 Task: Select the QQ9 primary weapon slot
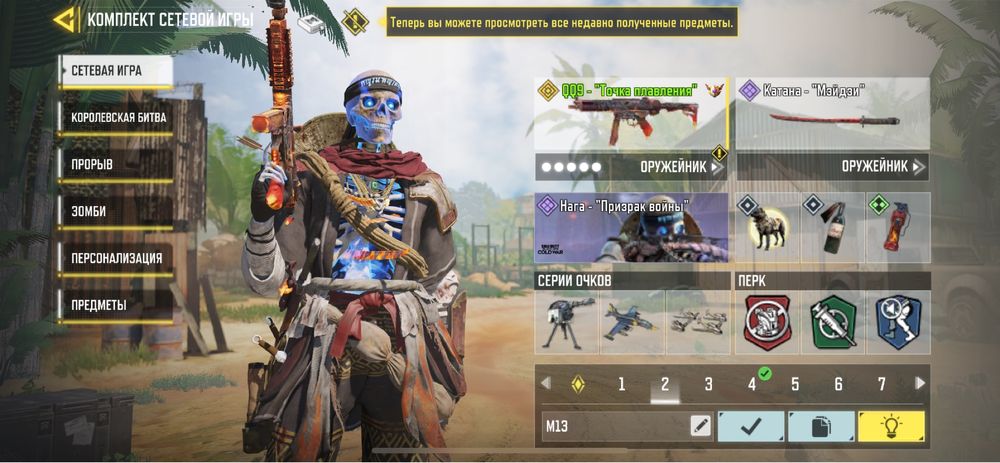(x=631, y=114)
